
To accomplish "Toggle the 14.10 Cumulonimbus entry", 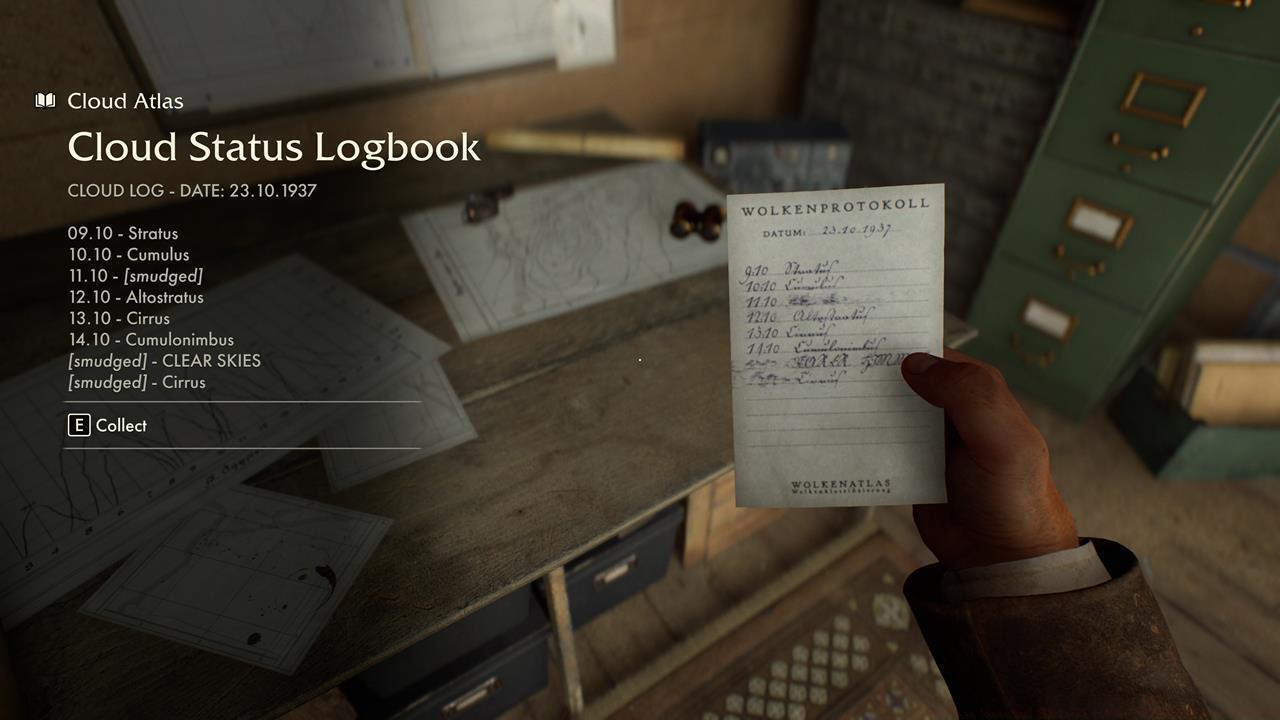I will click(x=150, y=340).
